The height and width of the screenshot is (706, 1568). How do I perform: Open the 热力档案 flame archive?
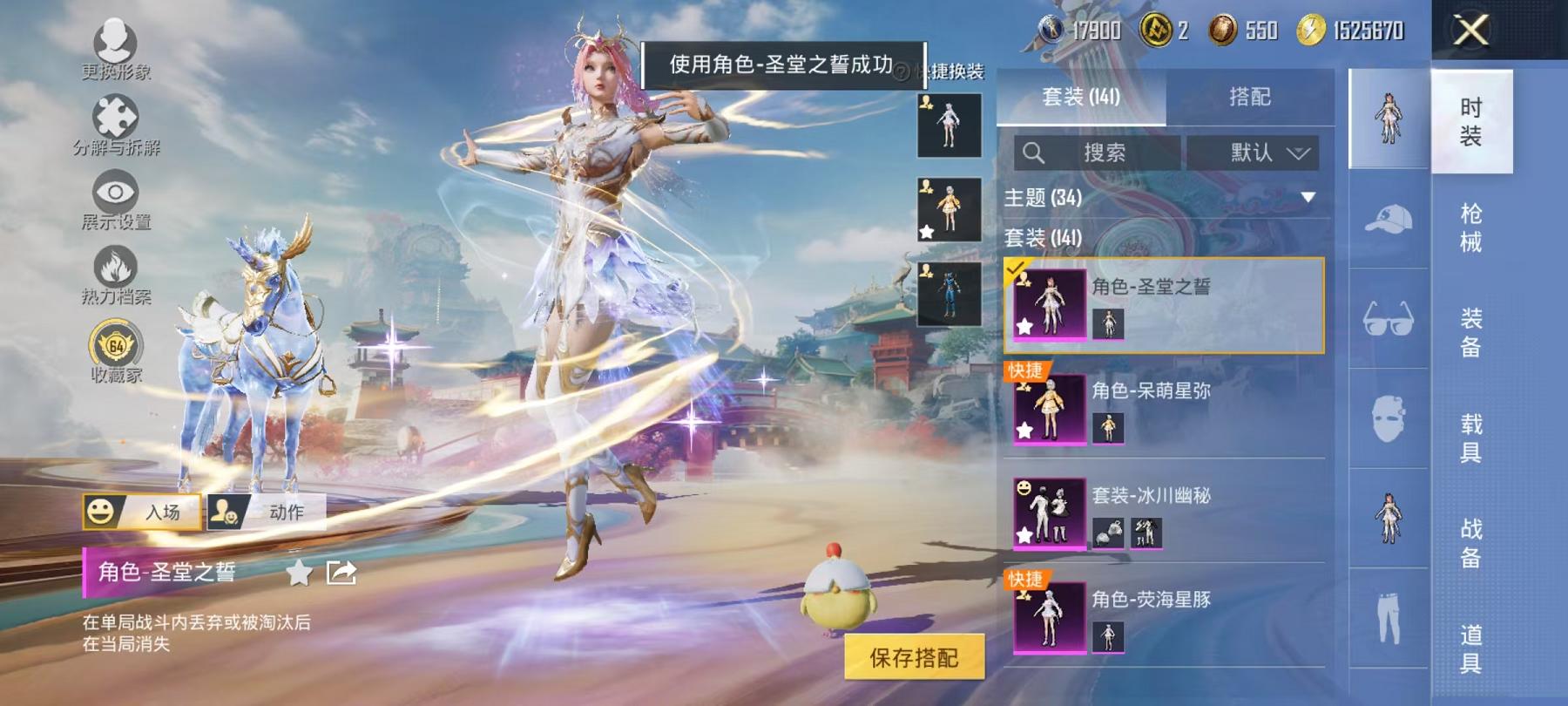(116, 270)
